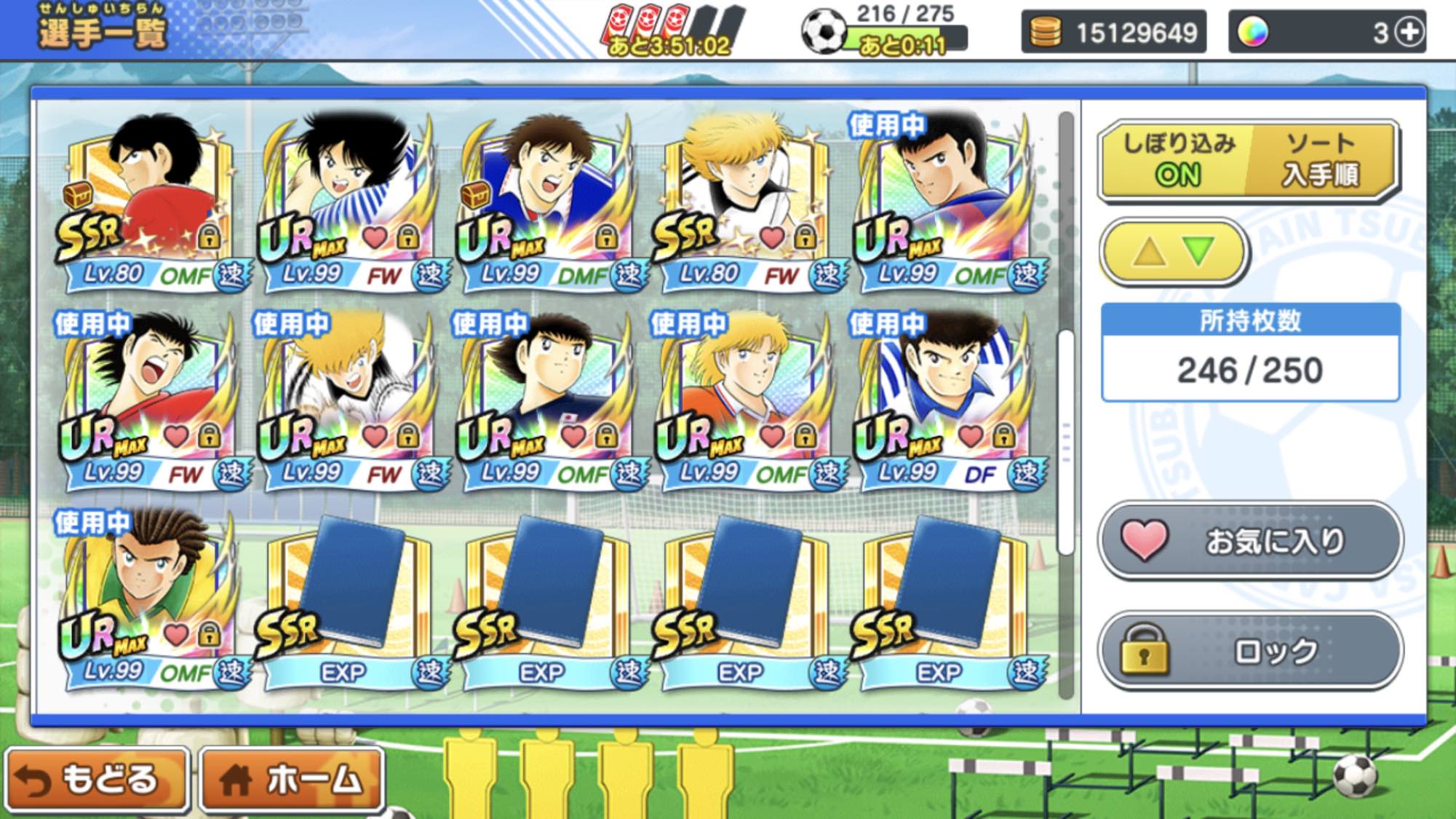
Task: Toggle ascending/descending arrow button
Action: [1174, 252]
